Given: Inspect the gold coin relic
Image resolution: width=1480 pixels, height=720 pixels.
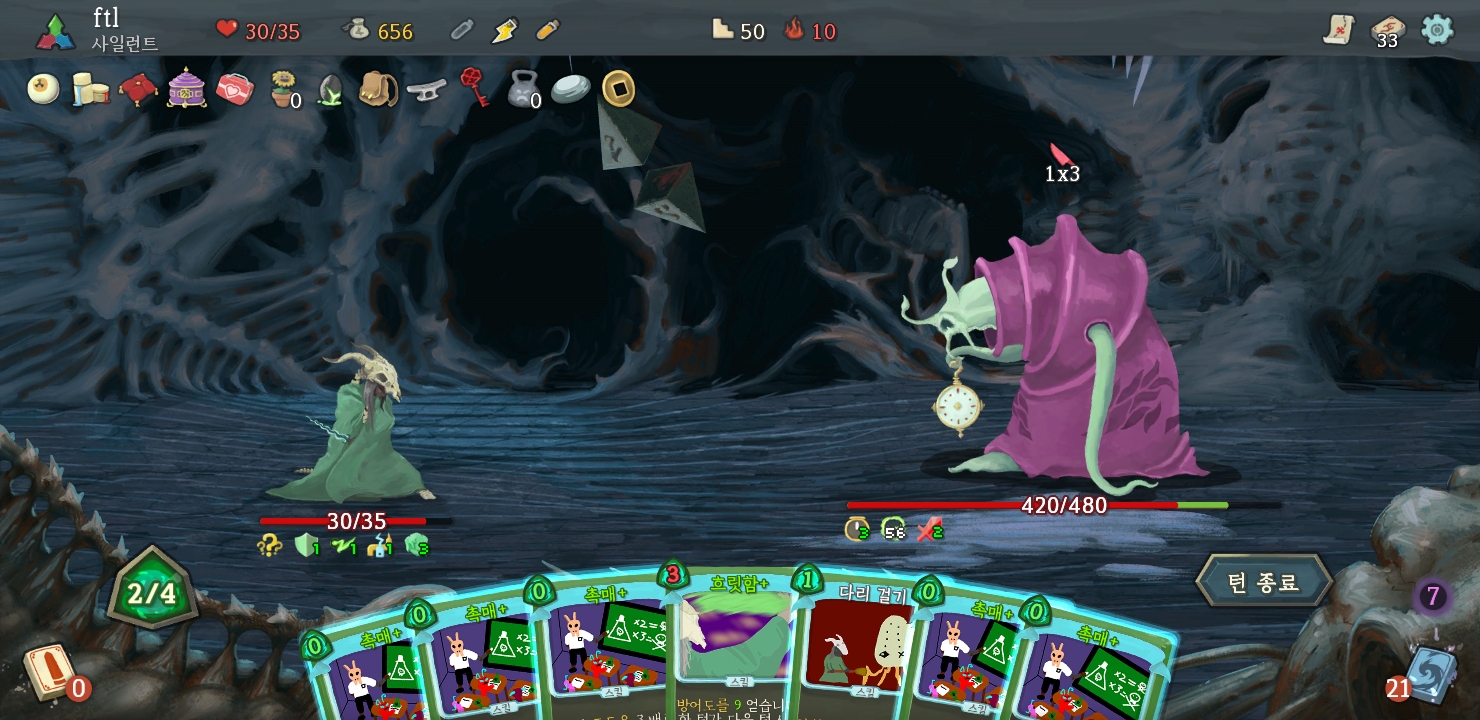Looking at the screenshot, I should pyautogui.click(x=618, y=89).
